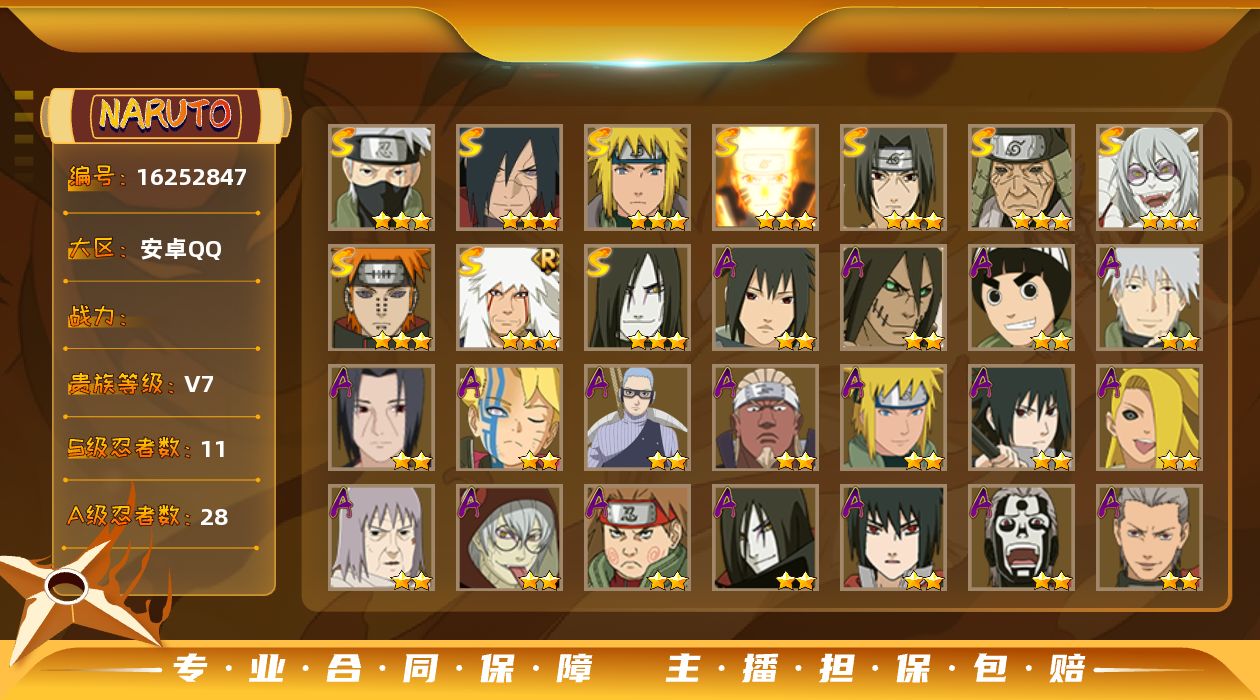Choose the dark-skinned ninja with white headband

tap(766, 418)
